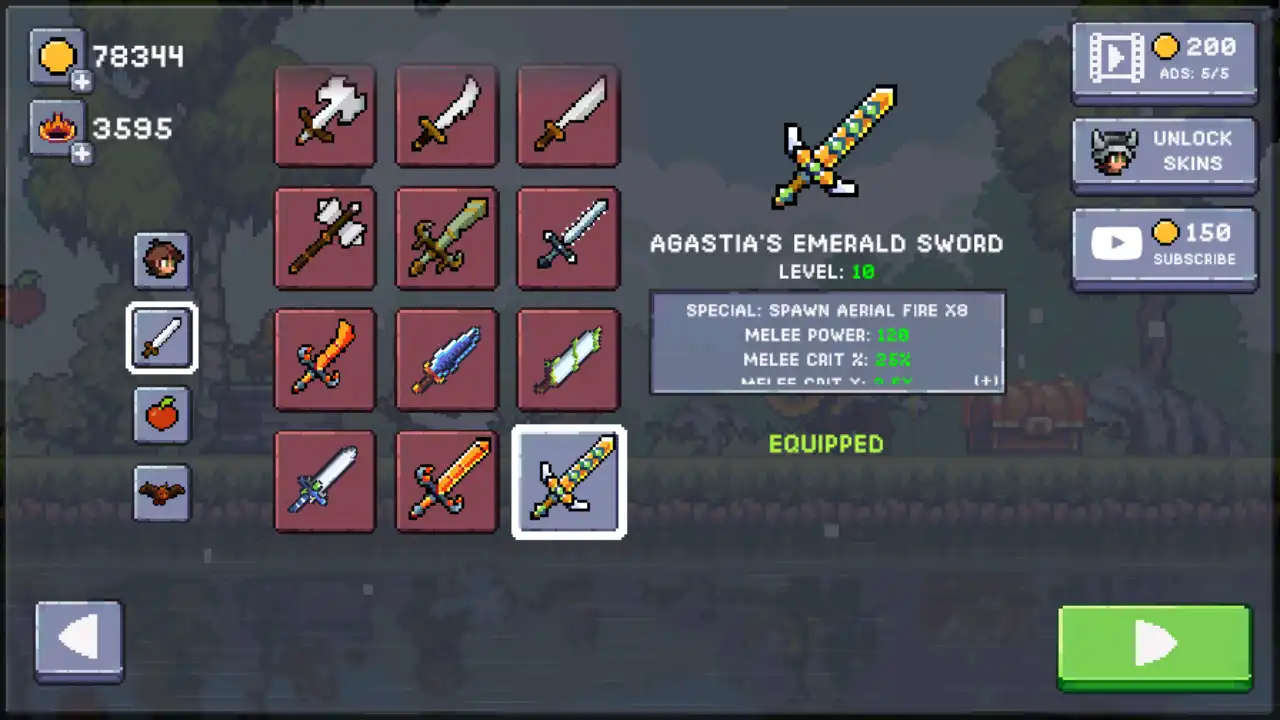1280x720 pixels.
Task: Expand the weapon stats panel
Action: [x=987, y=381]
